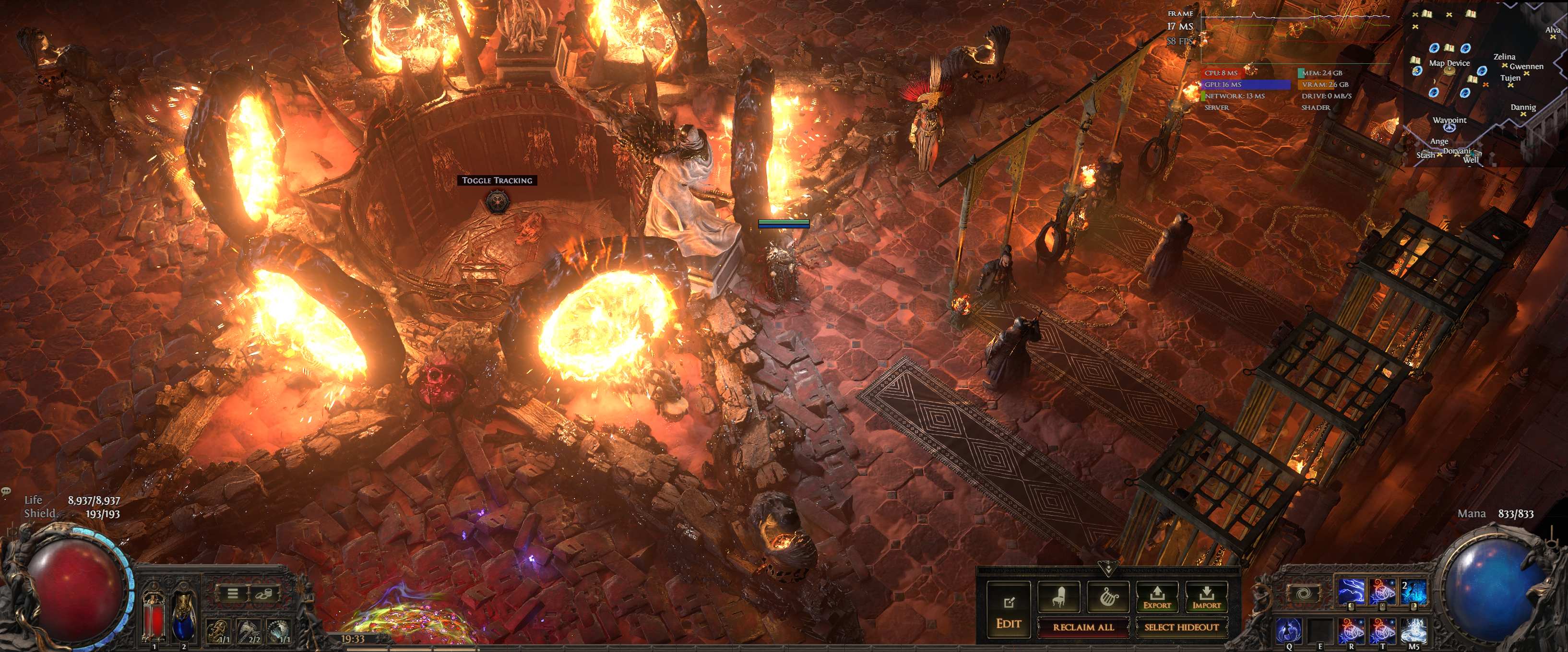Image resolution: width=1568 pixels, height=652 pixels.
Task: Open the hideout music harp button
Action: point(1107,598)
